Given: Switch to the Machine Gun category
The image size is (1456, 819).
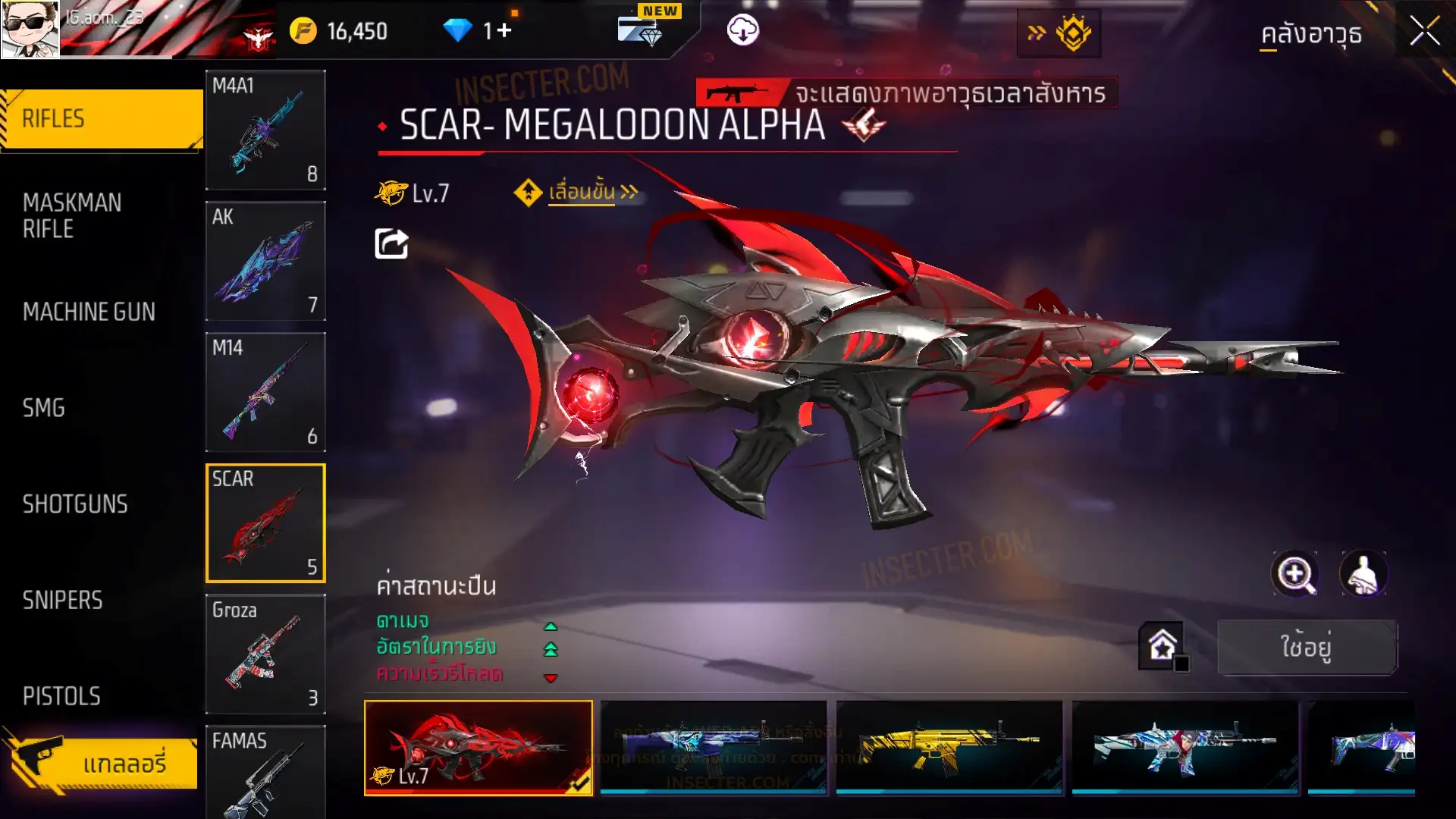Looking at the screenshot, I should click(89, 312).
